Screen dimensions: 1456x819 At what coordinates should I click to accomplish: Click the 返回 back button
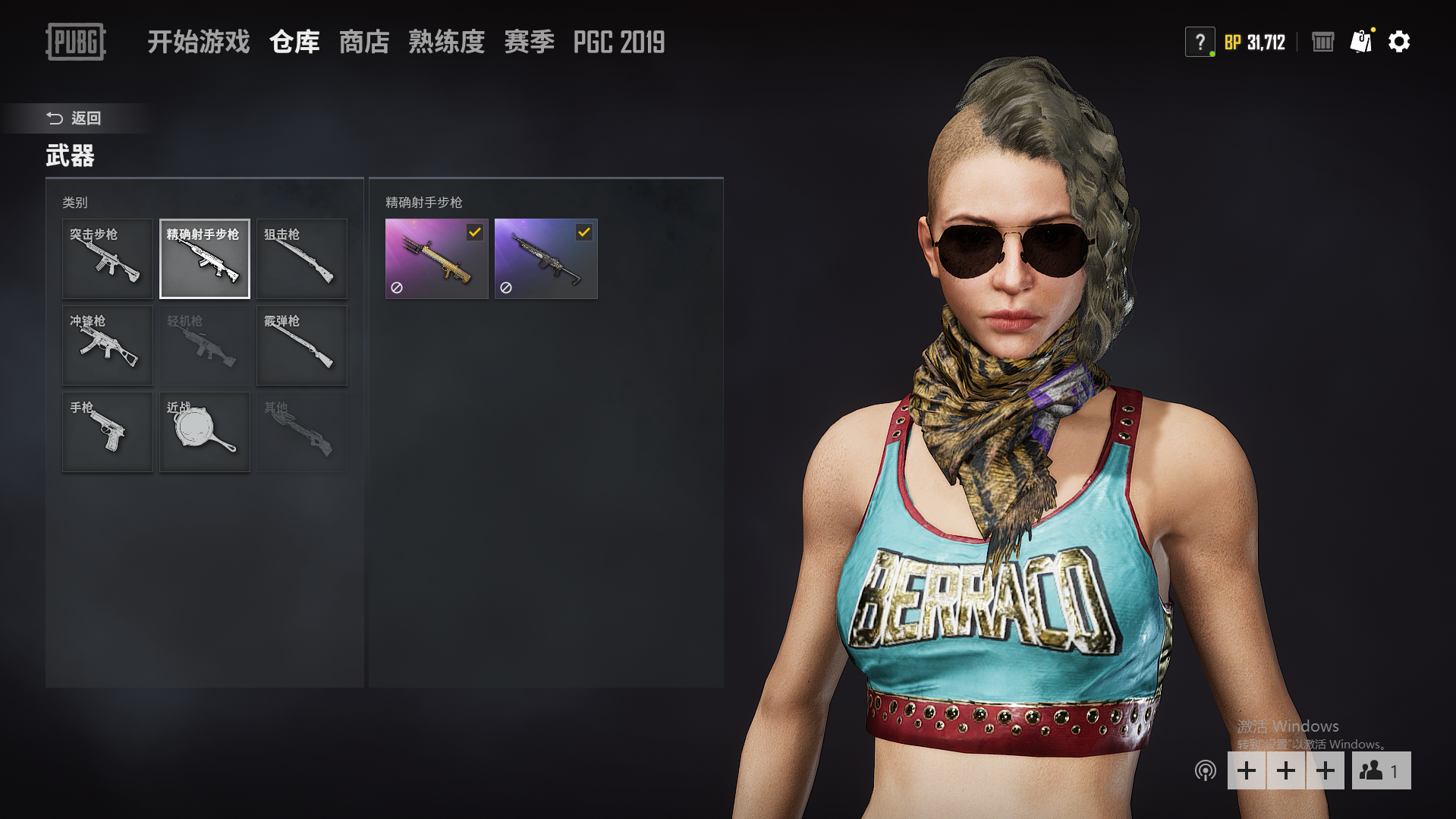pyautogui.click(x=74, y=118)
